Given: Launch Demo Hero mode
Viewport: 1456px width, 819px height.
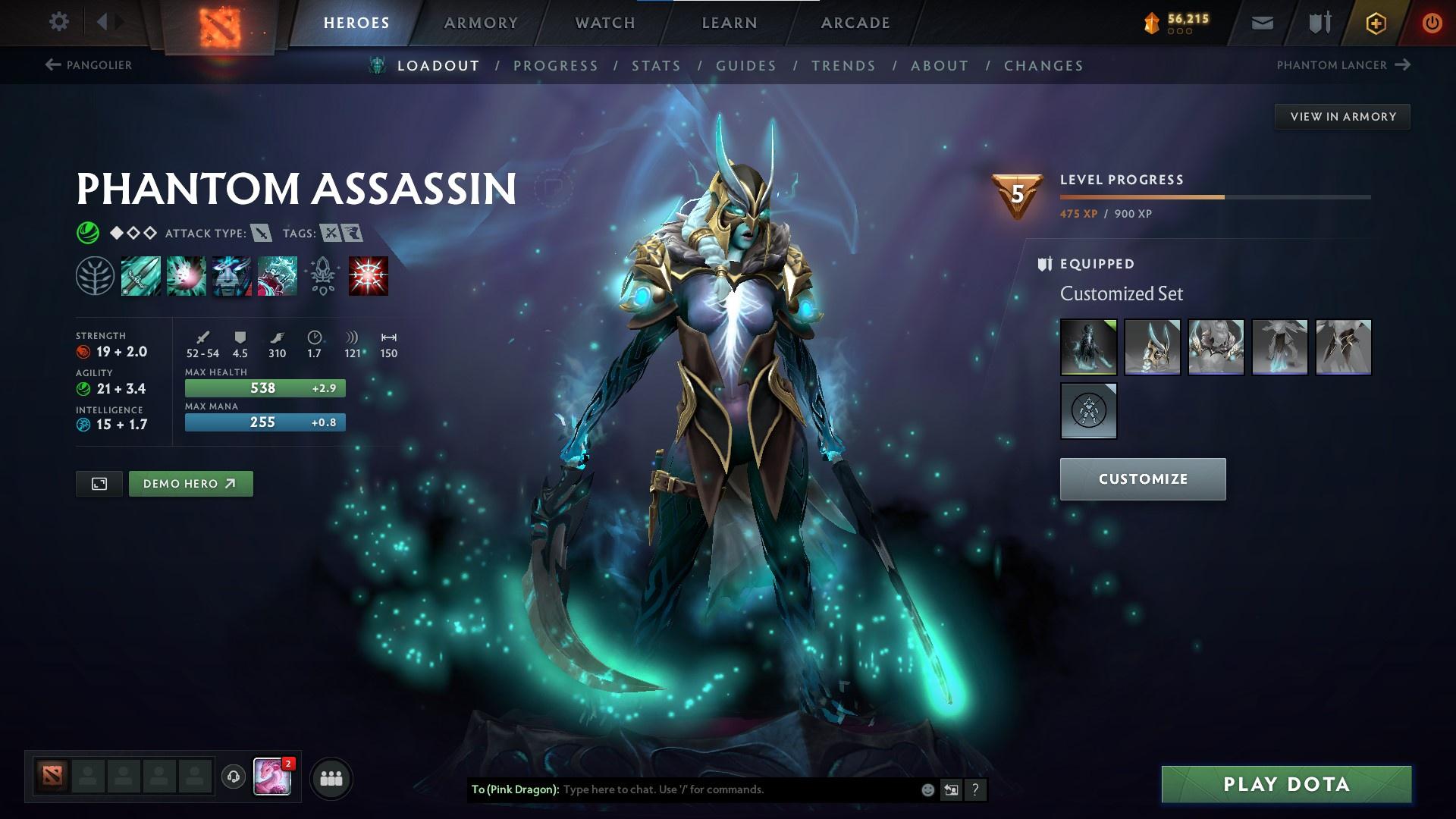Looking at the screenshot, I should pyautogui.click(x=190, y=484).
